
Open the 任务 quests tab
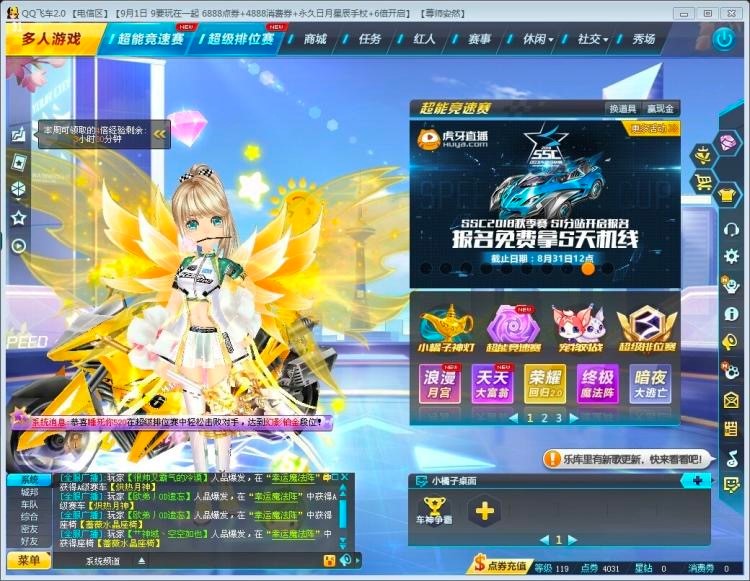click(370, 39)
